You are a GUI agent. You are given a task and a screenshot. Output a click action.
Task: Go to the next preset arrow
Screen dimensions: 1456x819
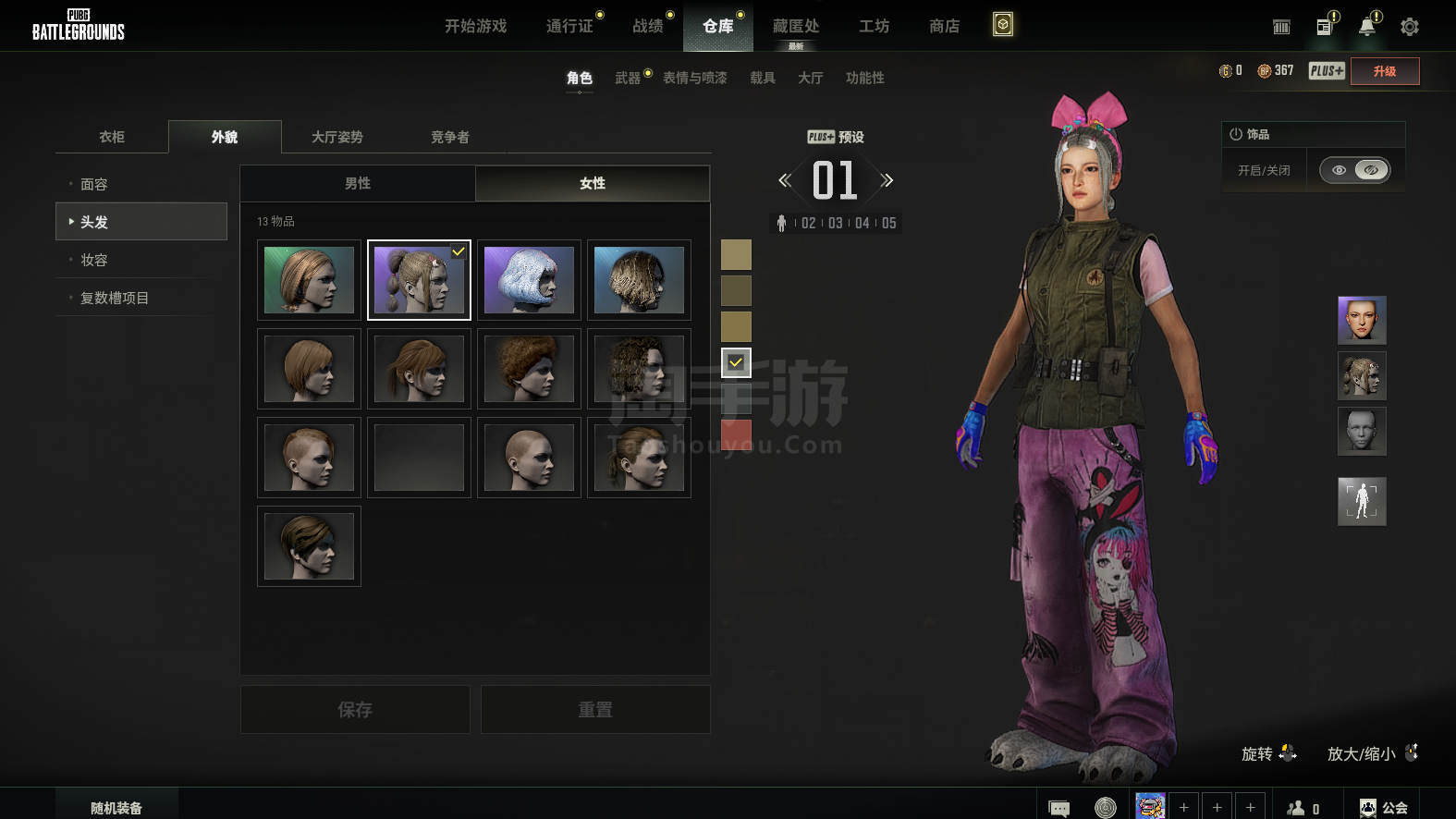click(x=887, y=180)
